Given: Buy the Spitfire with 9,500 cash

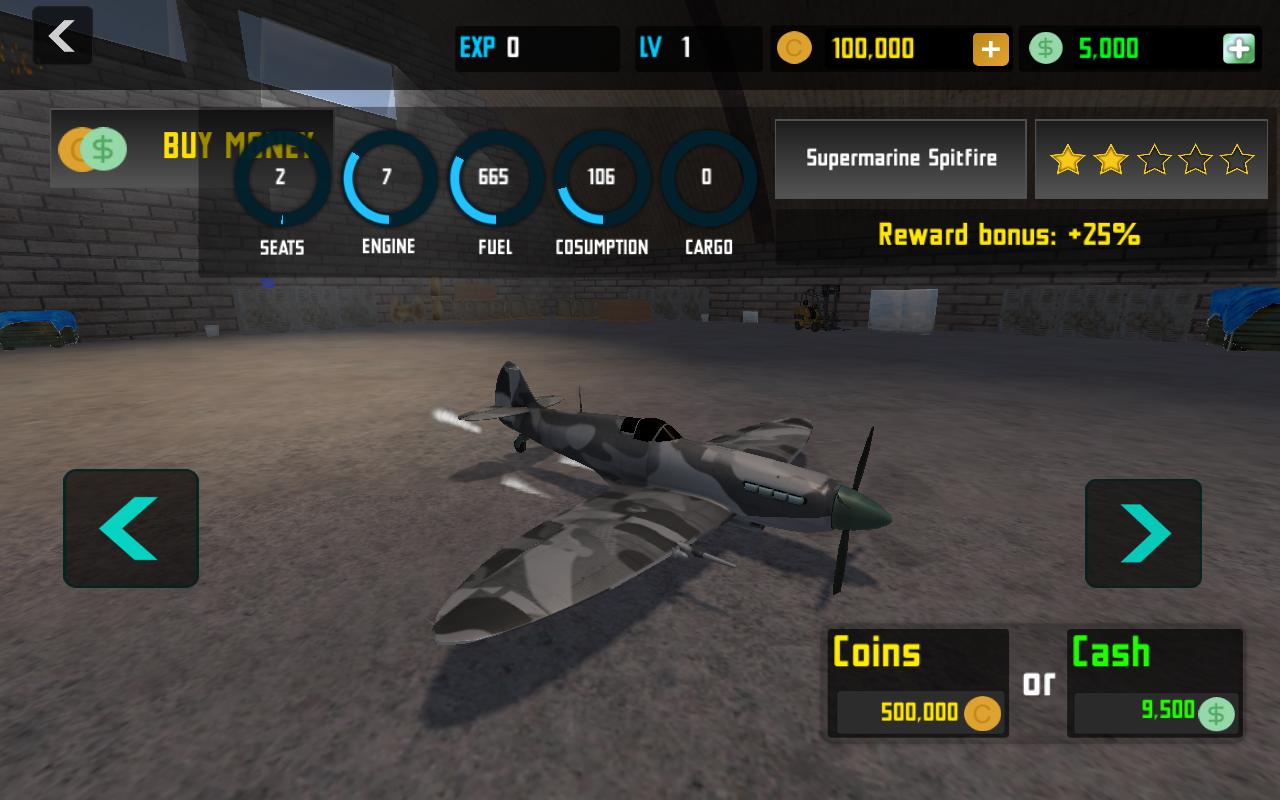Looking at the screenshot, I should (1154, 683).
